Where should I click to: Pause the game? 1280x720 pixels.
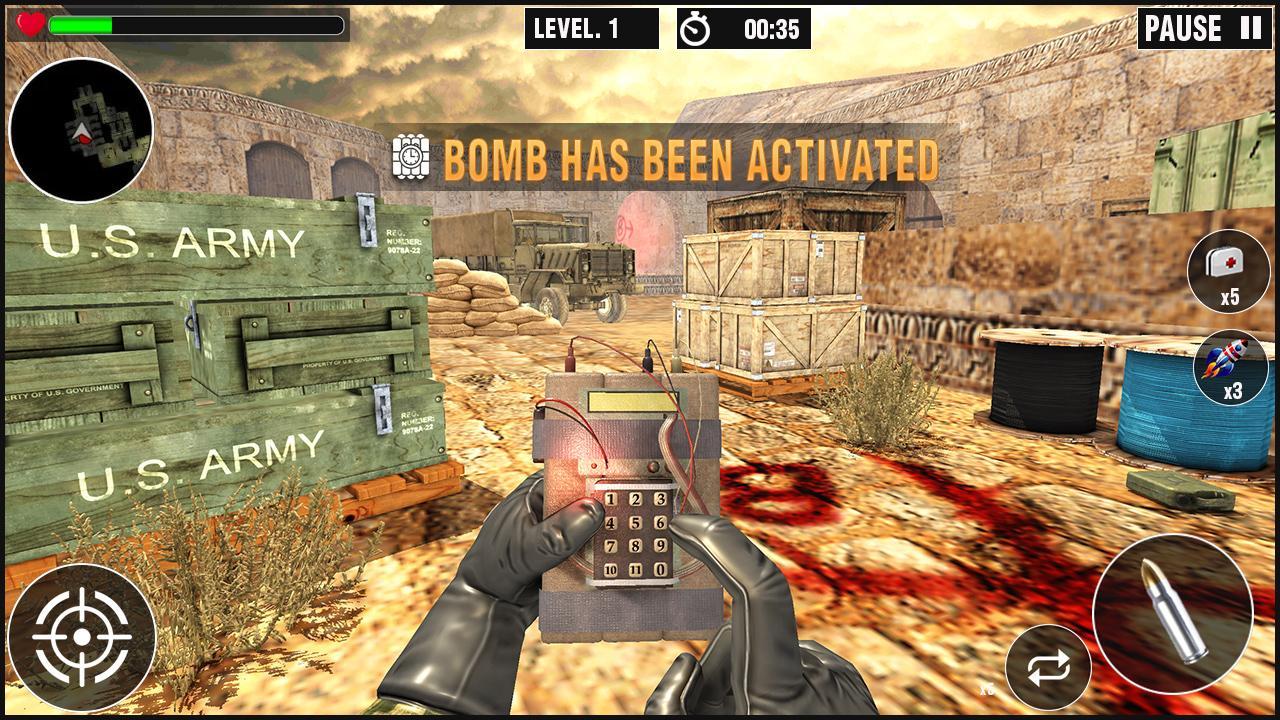pos(1204,29)
